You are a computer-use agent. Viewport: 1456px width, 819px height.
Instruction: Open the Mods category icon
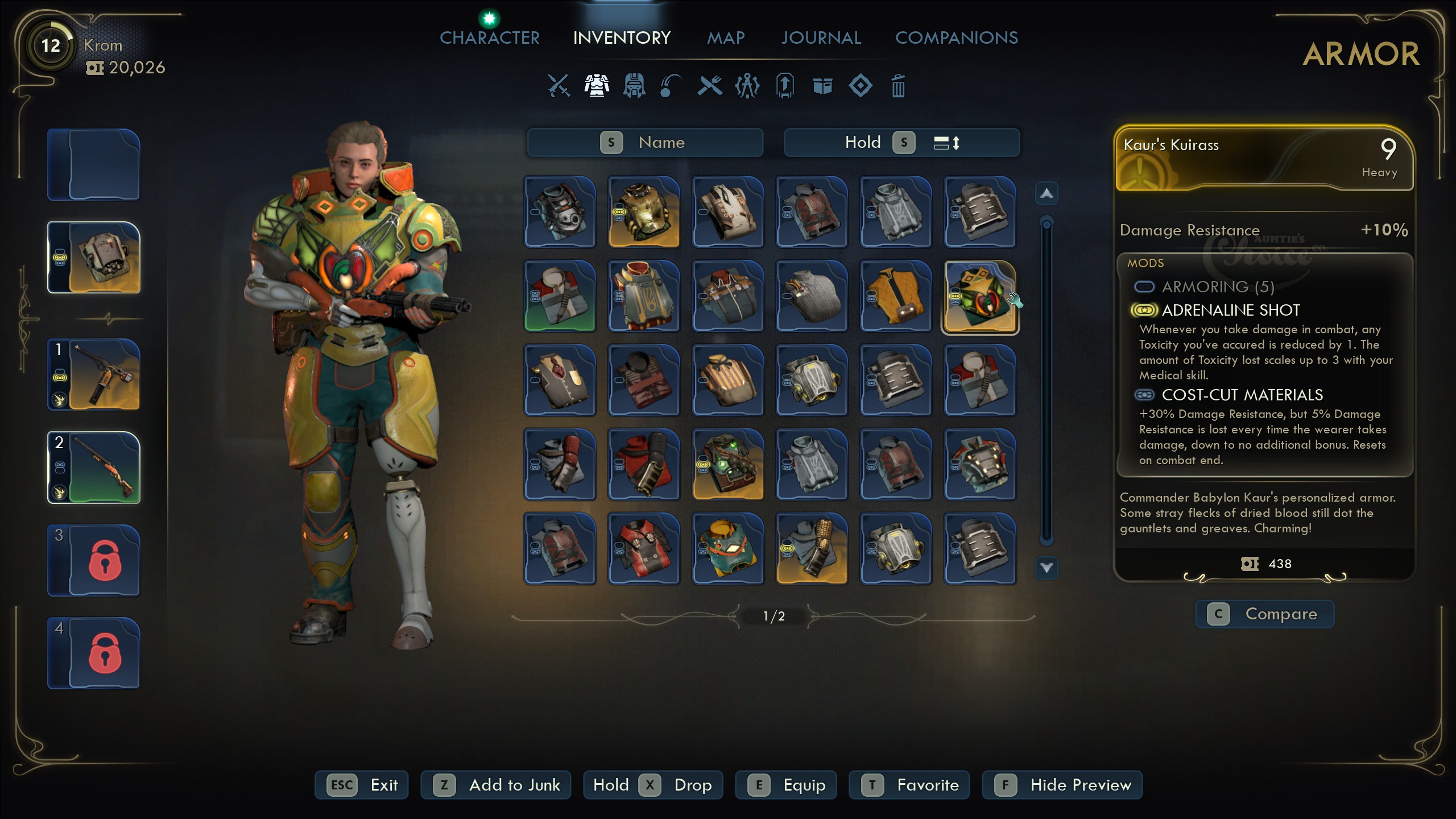747,86
